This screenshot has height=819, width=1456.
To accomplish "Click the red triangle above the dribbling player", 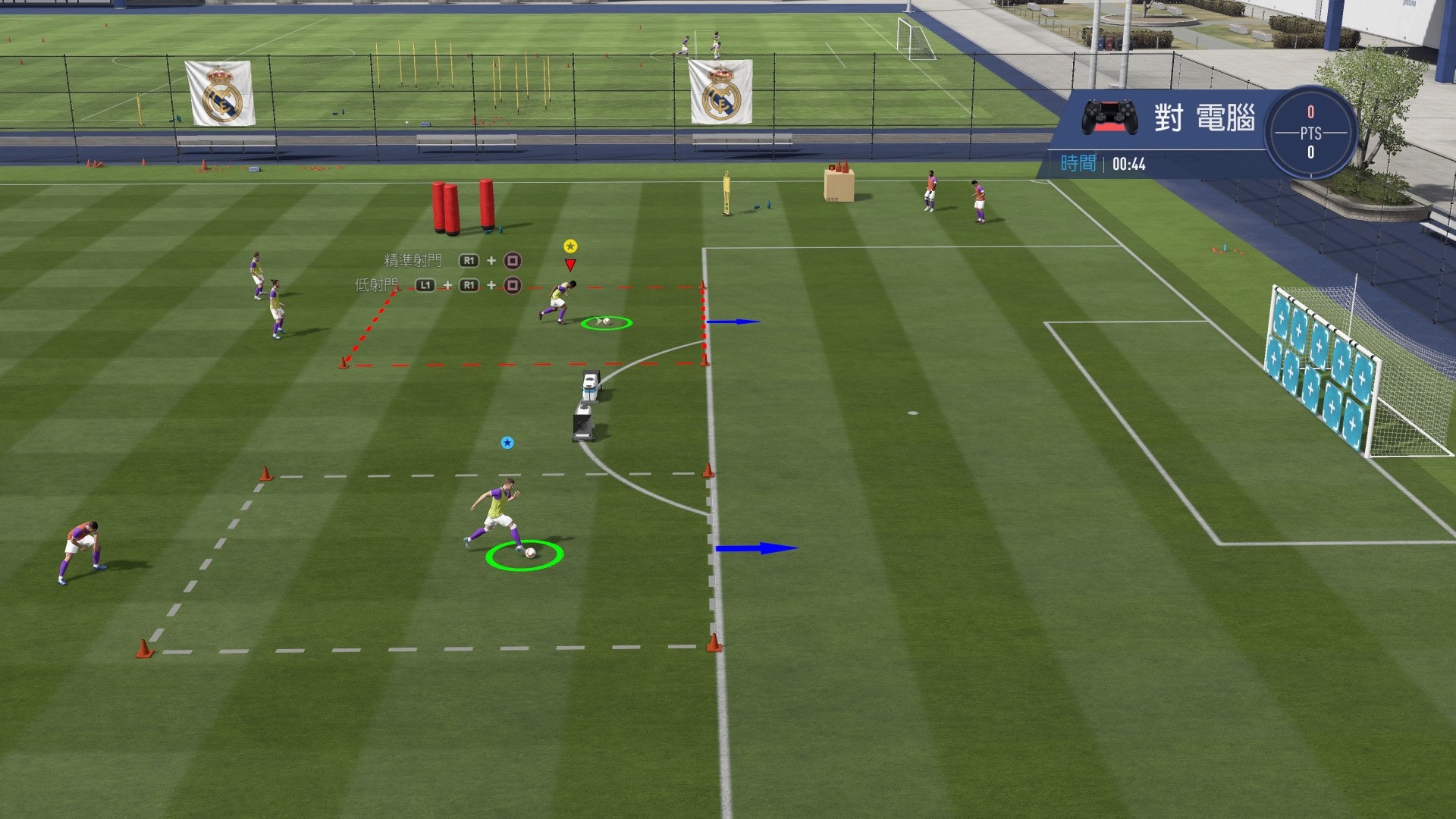I will point(570,266).
